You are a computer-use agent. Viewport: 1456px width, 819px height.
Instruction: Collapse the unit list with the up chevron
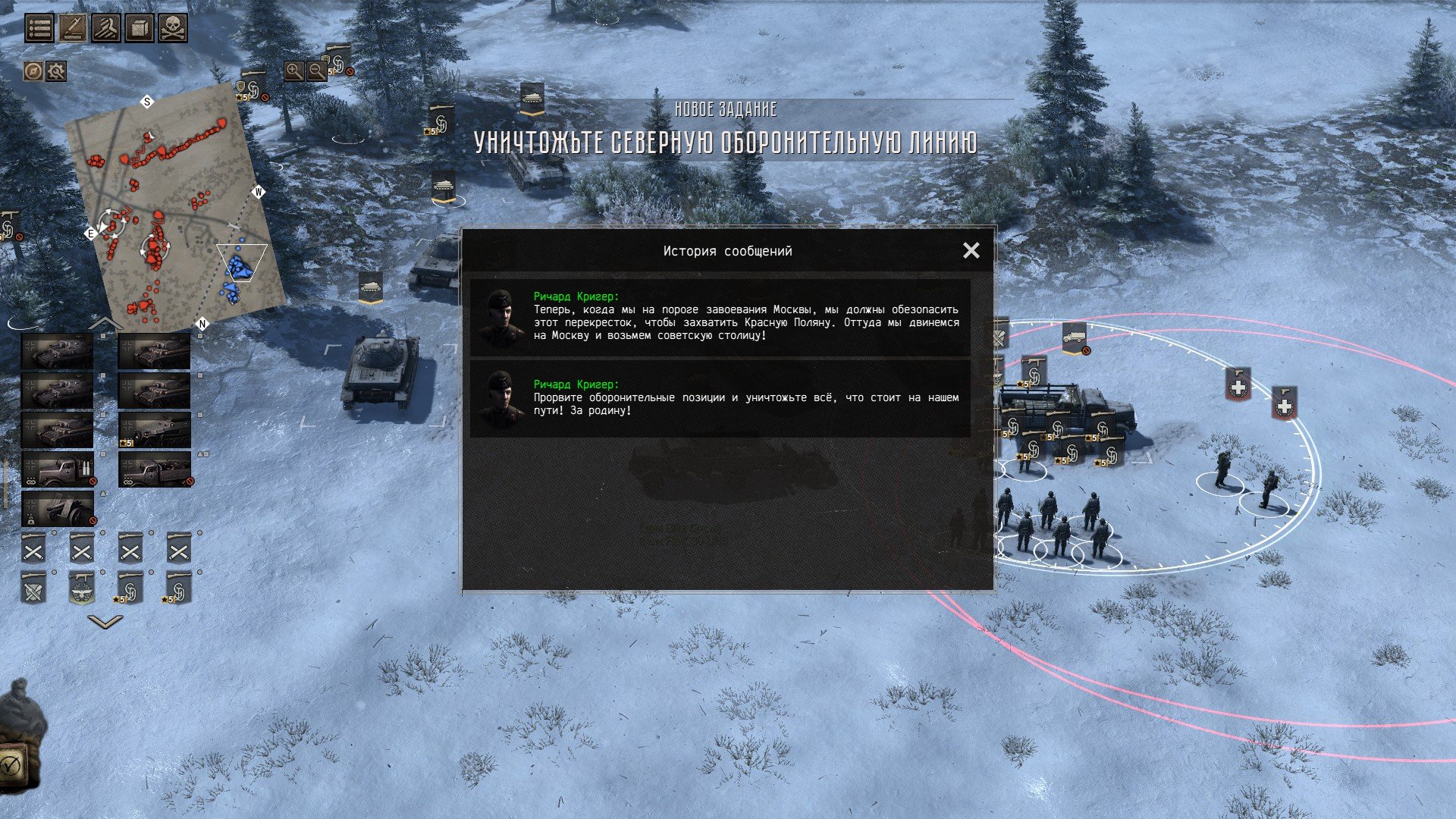[105, 324]
